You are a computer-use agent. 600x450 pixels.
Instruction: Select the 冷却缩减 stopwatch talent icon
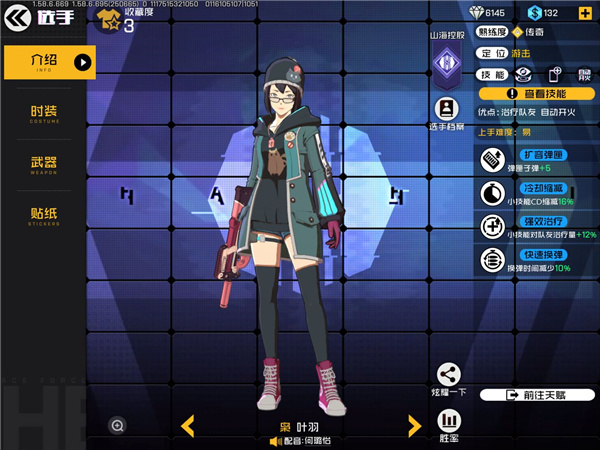pyautogui.click(x=491, y=193)
